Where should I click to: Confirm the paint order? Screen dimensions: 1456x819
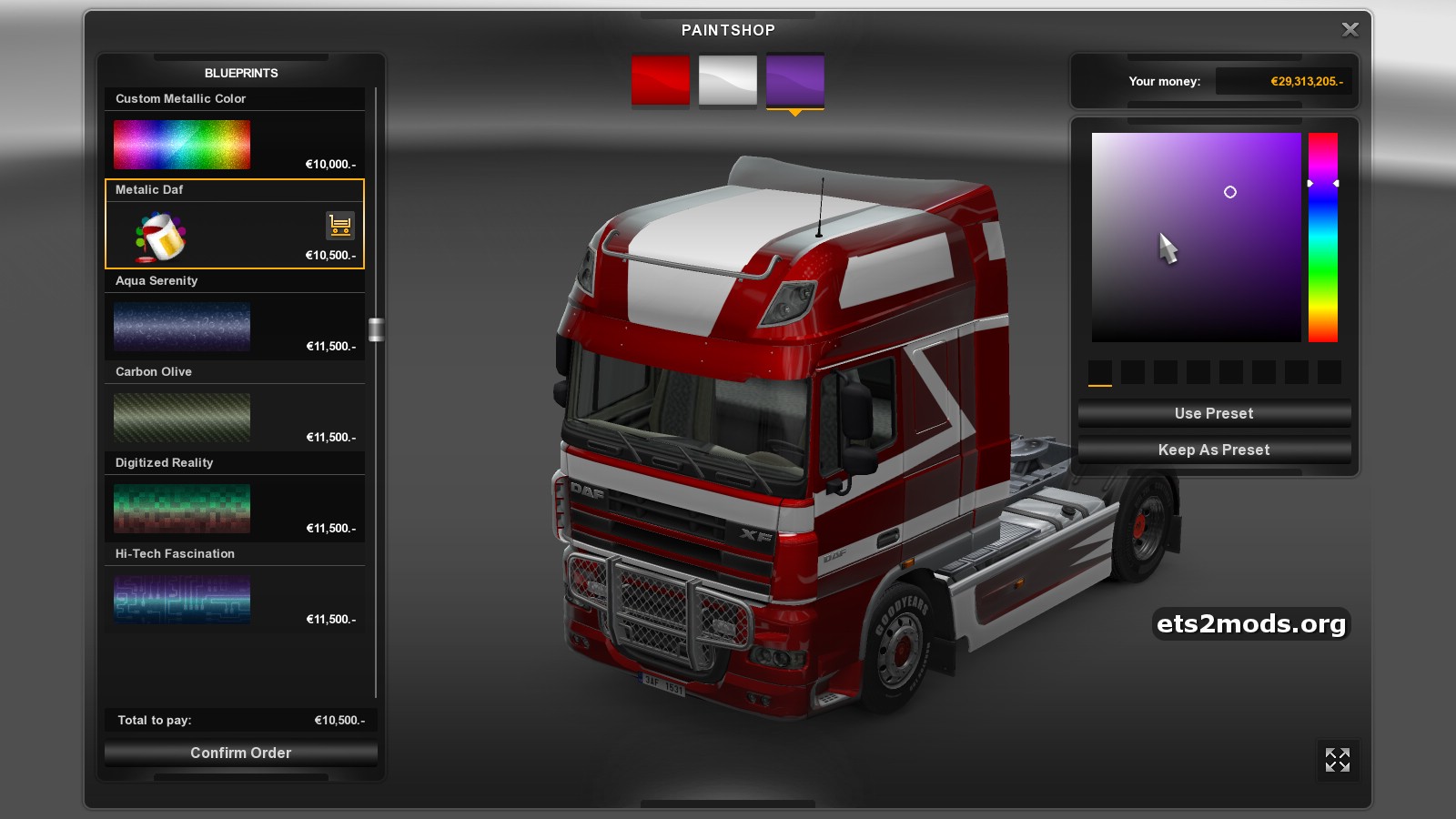tap(240, 753)
